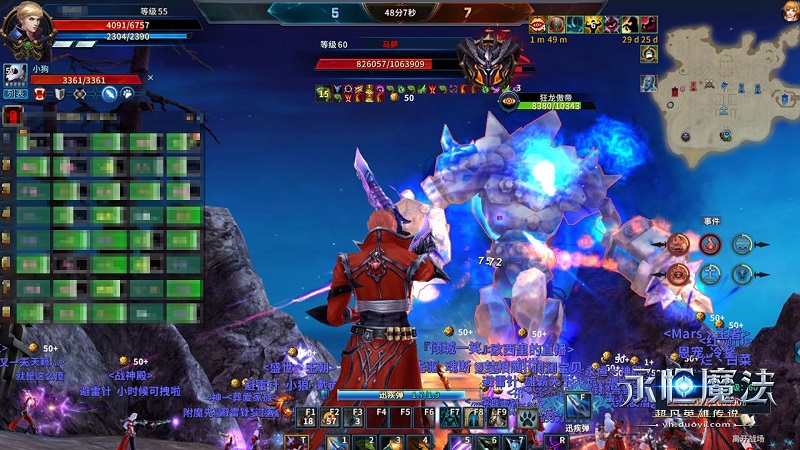Select the pet 小狗 portrait
This screenshot has width=800, height=450.
[16, 75]
